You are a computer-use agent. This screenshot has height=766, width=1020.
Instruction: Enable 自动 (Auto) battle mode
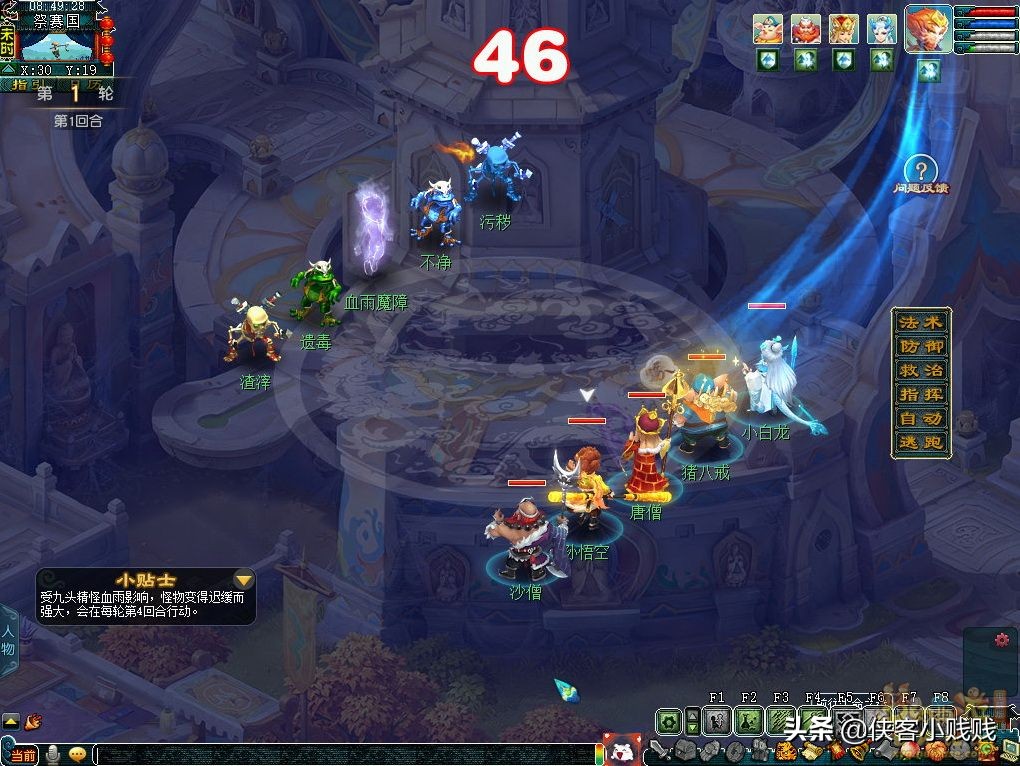tap(920, 419)
